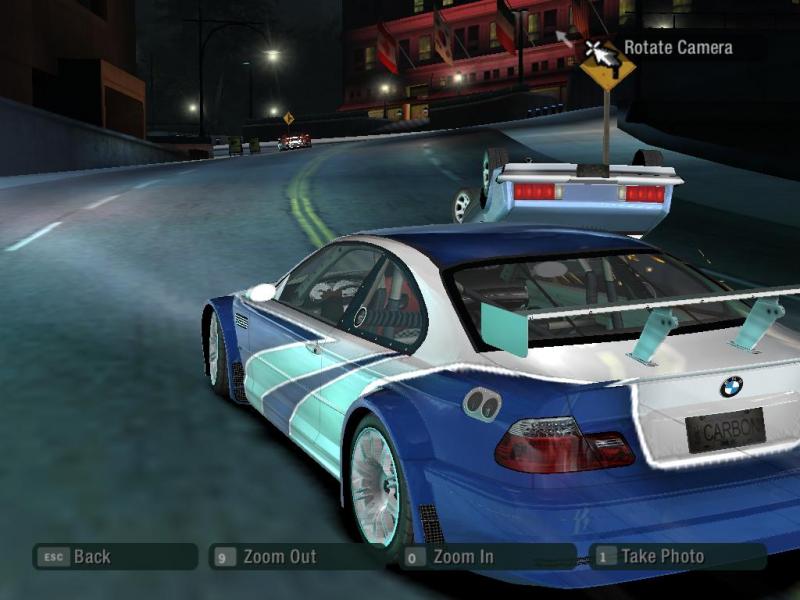
Task: Choose the Zoom In option
Action: [463, 557]
